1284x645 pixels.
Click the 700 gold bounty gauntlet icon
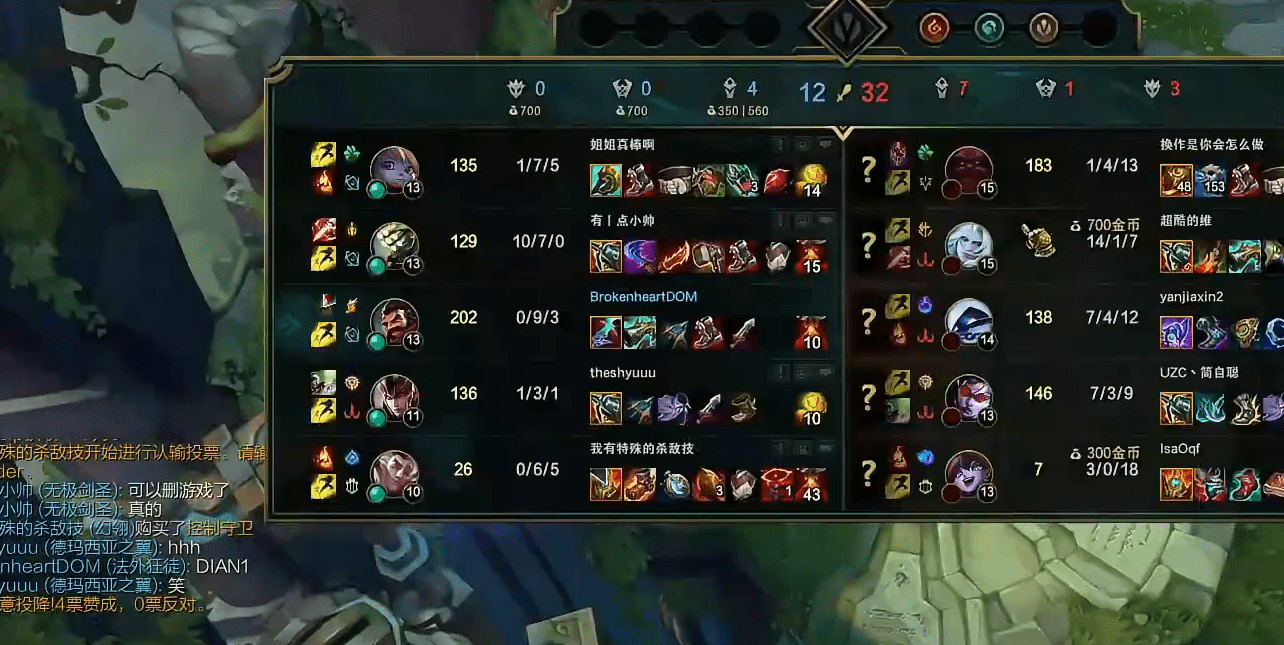tap(1038, 239)
